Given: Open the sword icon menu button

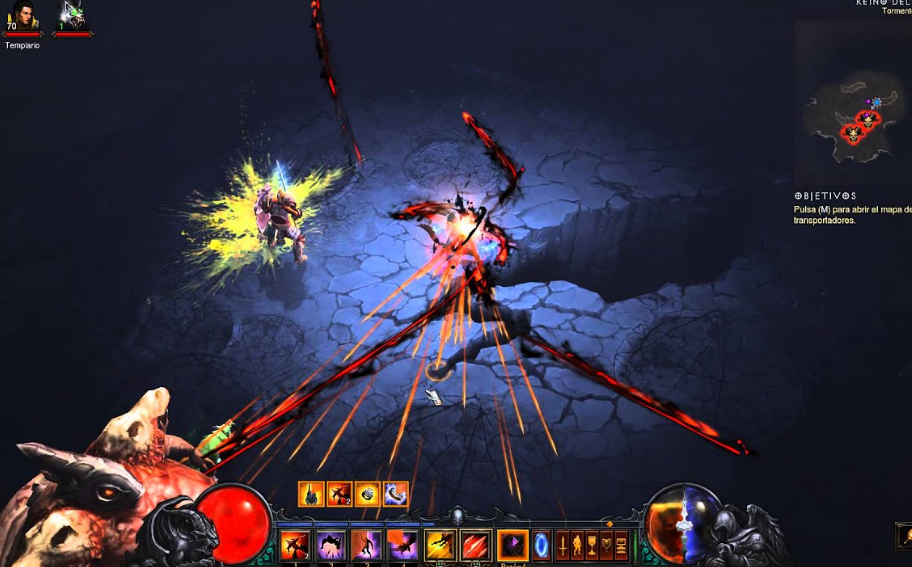Looking at the screenshot, I should [x=562, y=546].
